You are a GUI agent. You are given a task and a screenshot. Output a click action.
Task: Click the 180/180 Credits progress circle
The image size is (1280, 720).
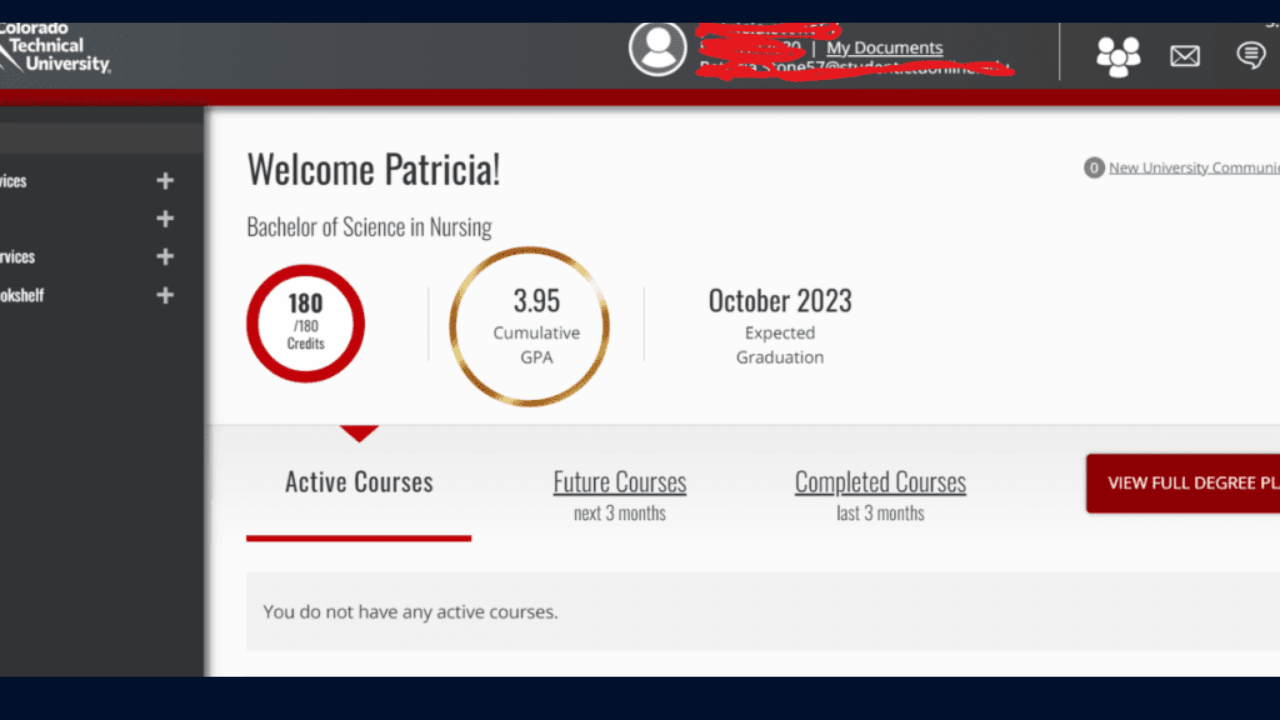tap(305, 323)
